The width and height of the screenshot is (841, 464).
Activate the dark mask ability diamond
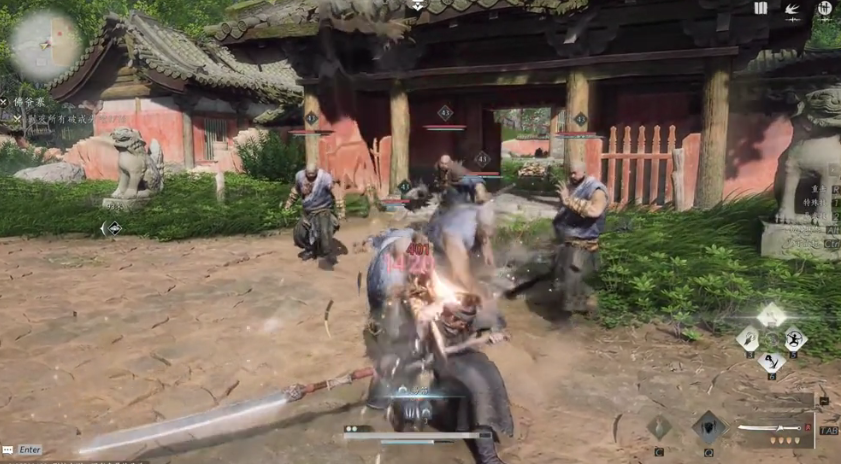pyautogui.click(x=709, y=427)
